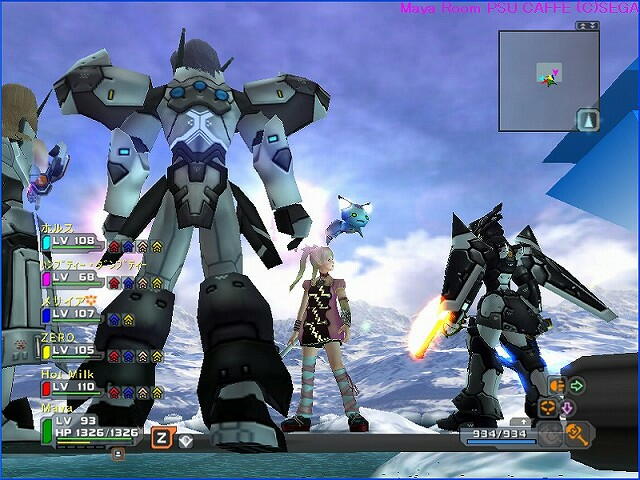Image resolution: width=640 pixels, height=480 pixels.
Task: Click Maya's own LV 93 status panel
Action: coord(90,427)
